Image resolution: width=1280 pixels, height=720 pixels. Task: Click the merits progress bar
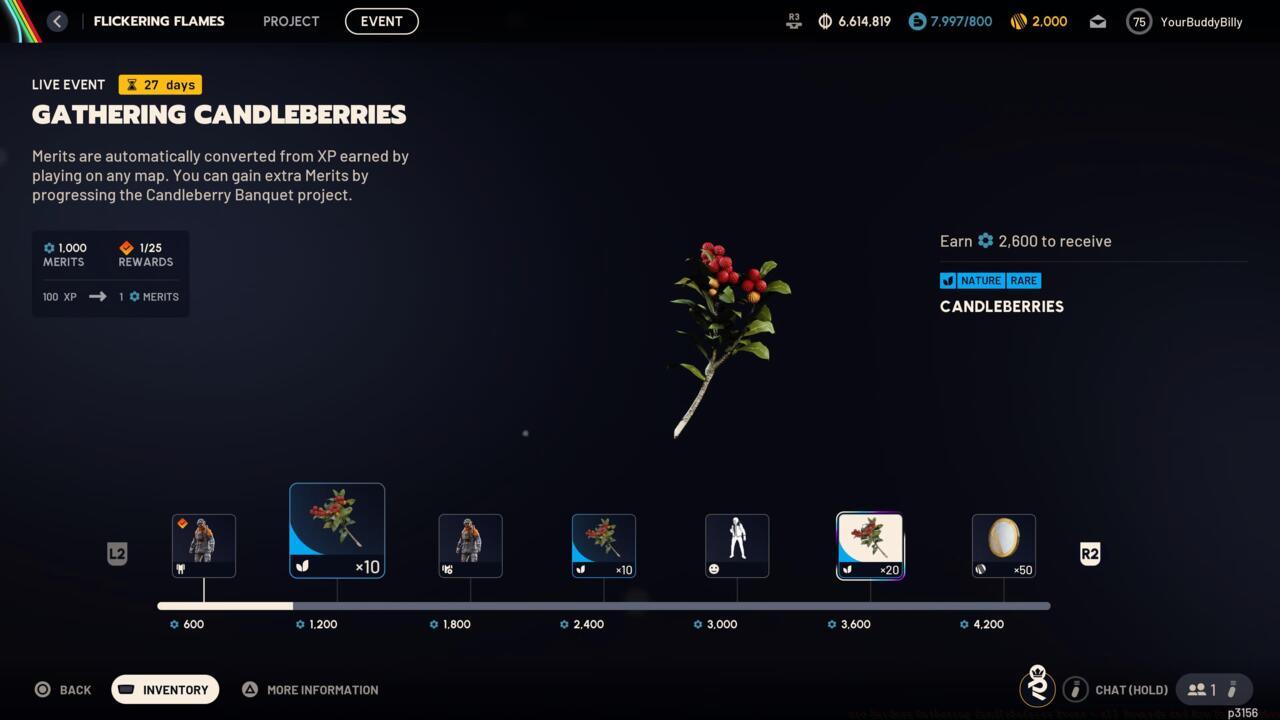[x=600, y=605]
